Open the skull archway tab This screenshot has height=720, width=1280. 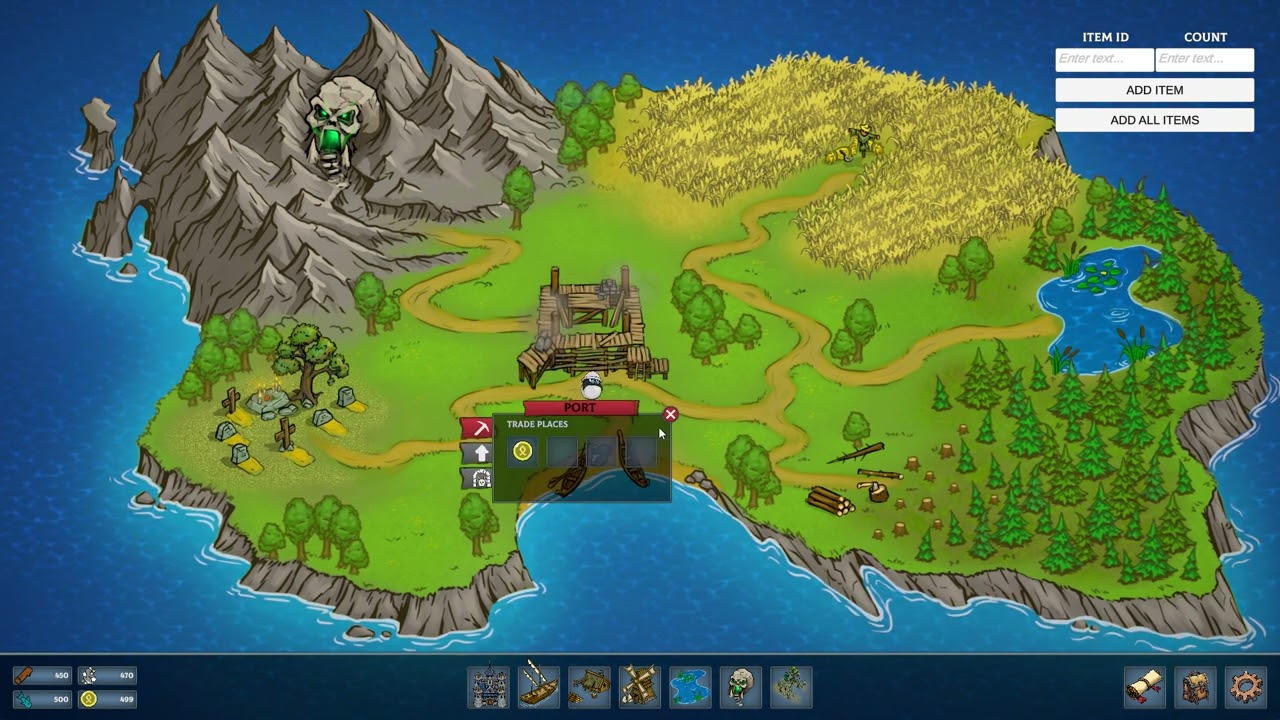(480, 478)
